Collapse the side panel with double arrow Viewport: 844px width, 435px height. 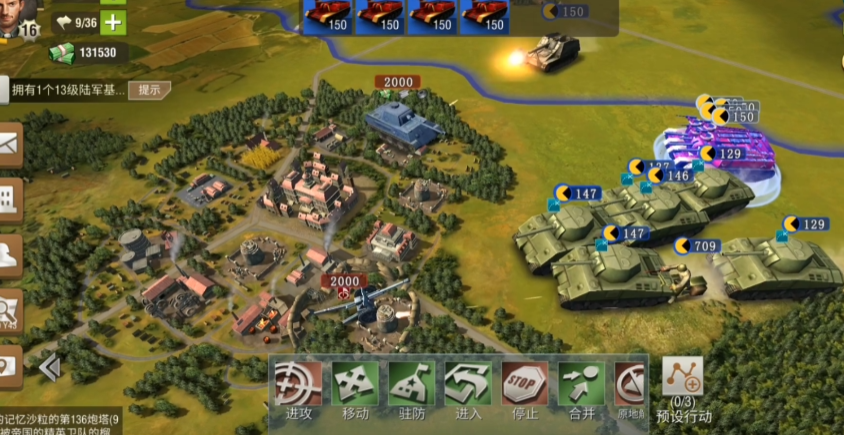[x=48, y=369]
